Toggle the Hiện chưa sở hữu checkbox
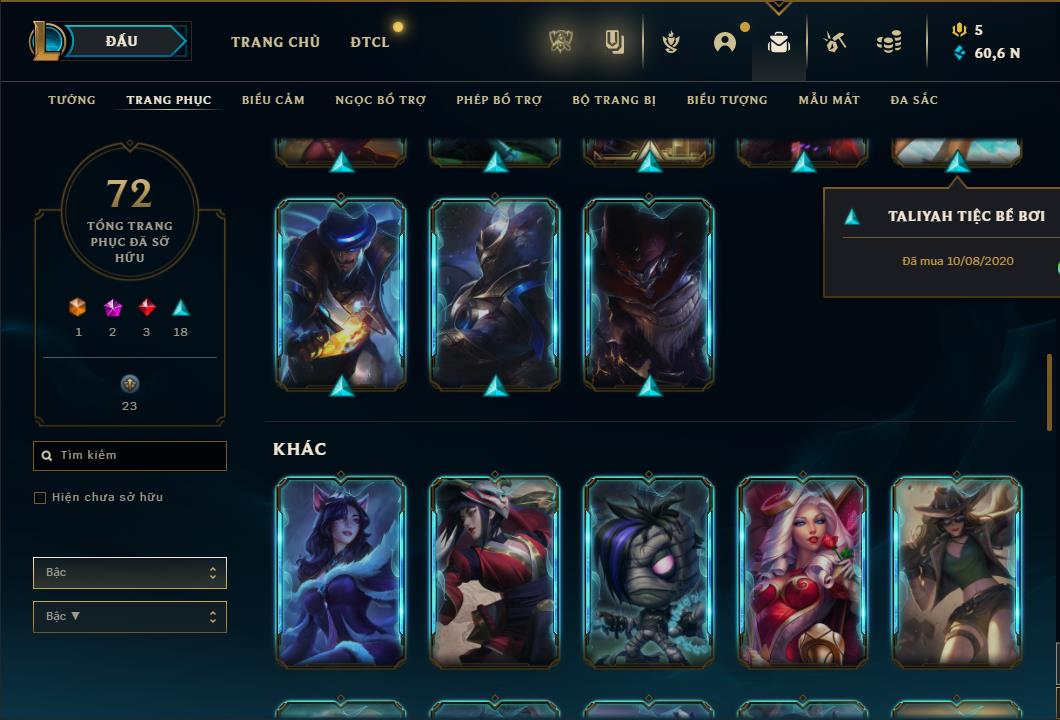This screenshot has width=1060, height=720. (40, 498)
